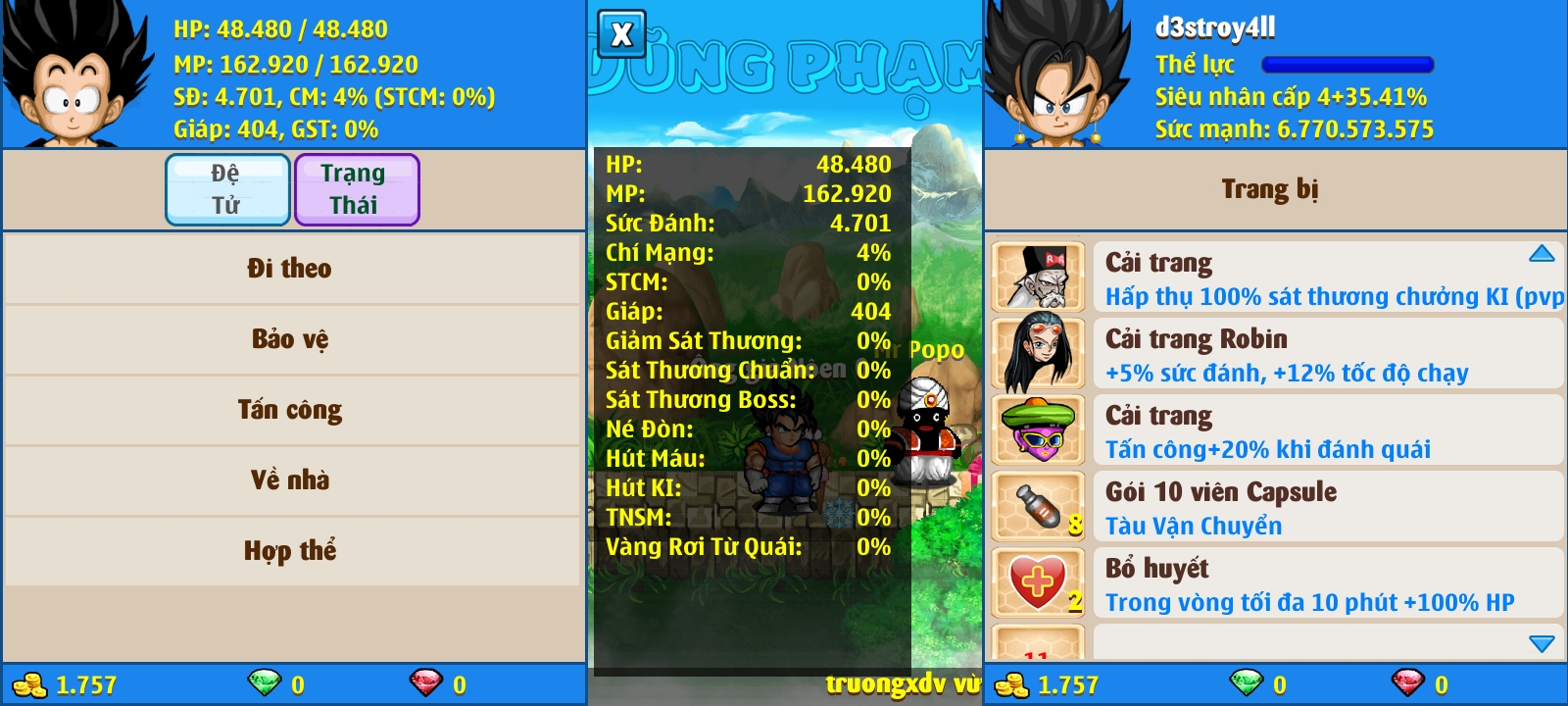Image resolution: width=1568 pixels, height=706 pixels.
Task: Select the Gói 10 viên Capsule item
Action: click(x=1328, y=507)
